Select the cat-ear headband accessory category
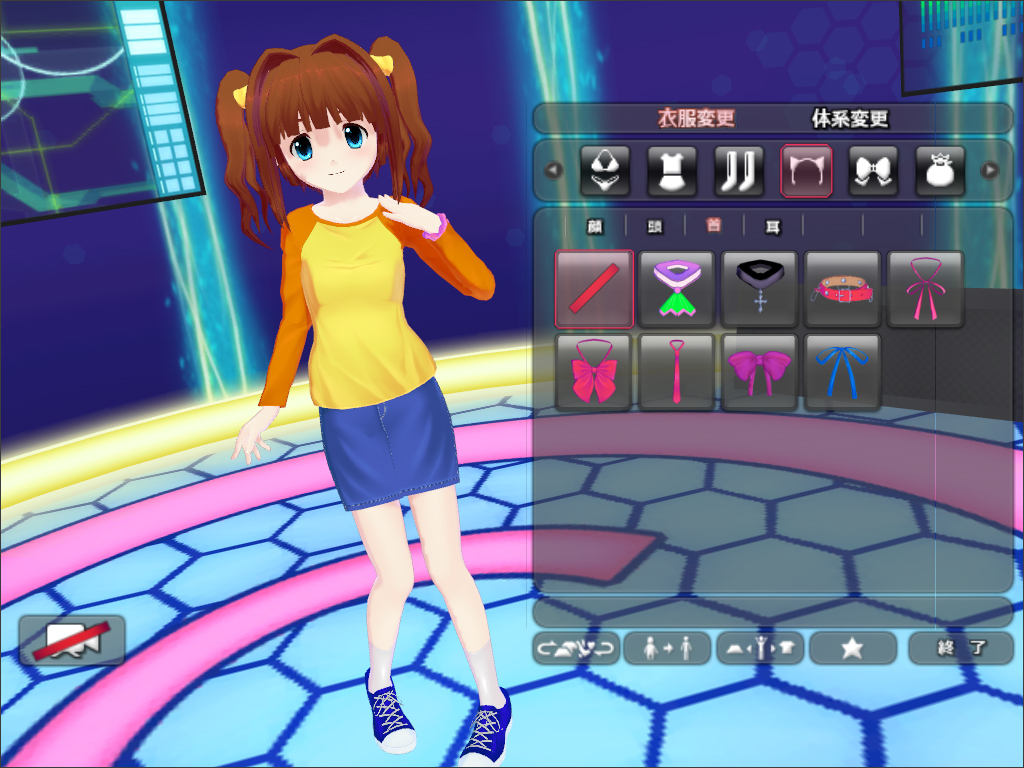Viewport: 1024px width, 768px height. (x=806, y=171)
